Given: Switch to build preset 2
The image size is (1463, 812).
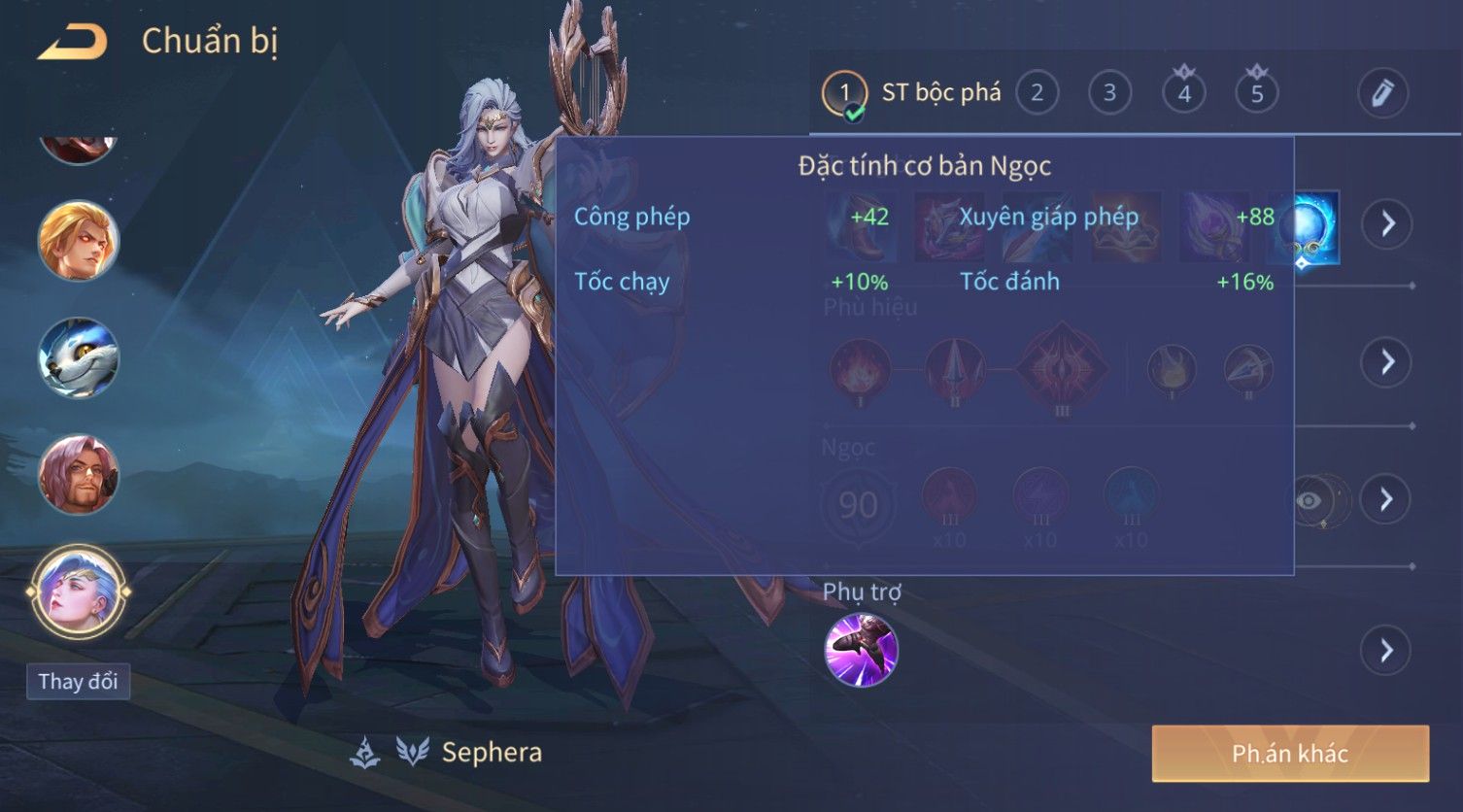Looking at the screenshot, I should 1037,93.
